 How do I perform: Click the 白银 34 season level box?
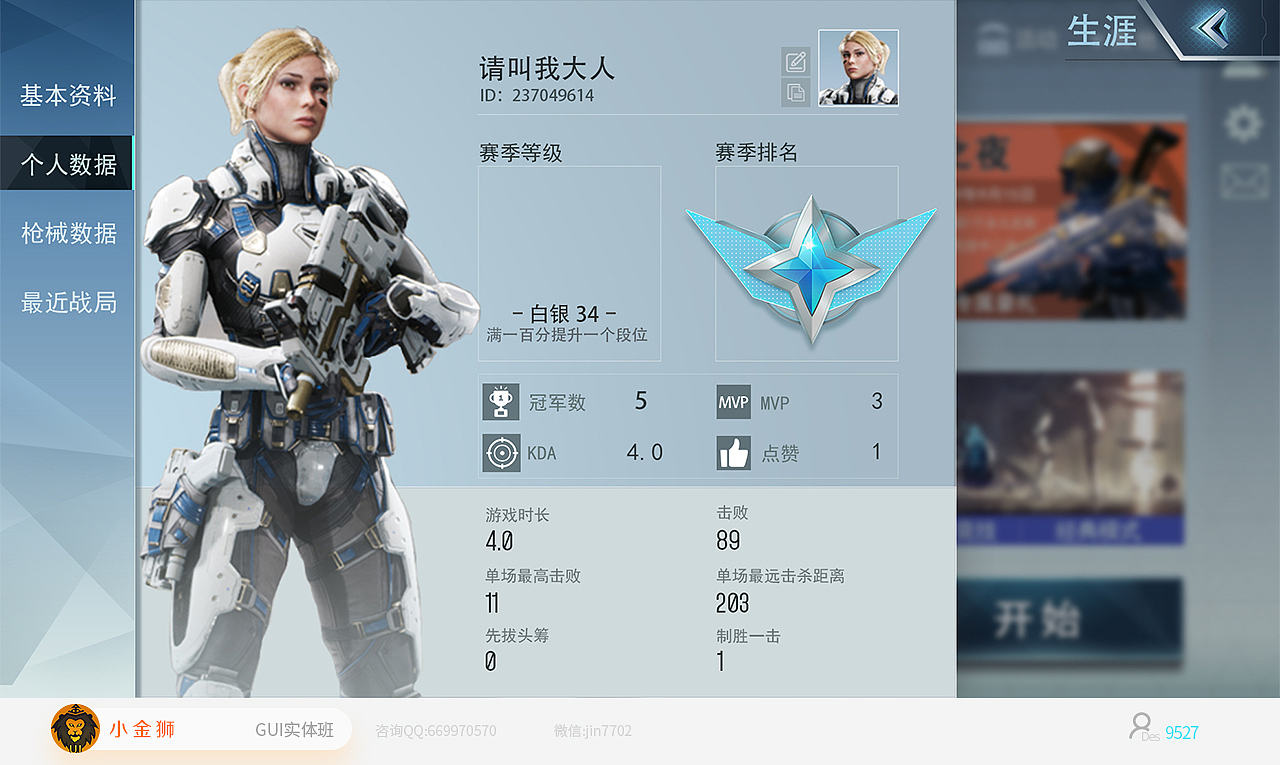click(568, 263)
